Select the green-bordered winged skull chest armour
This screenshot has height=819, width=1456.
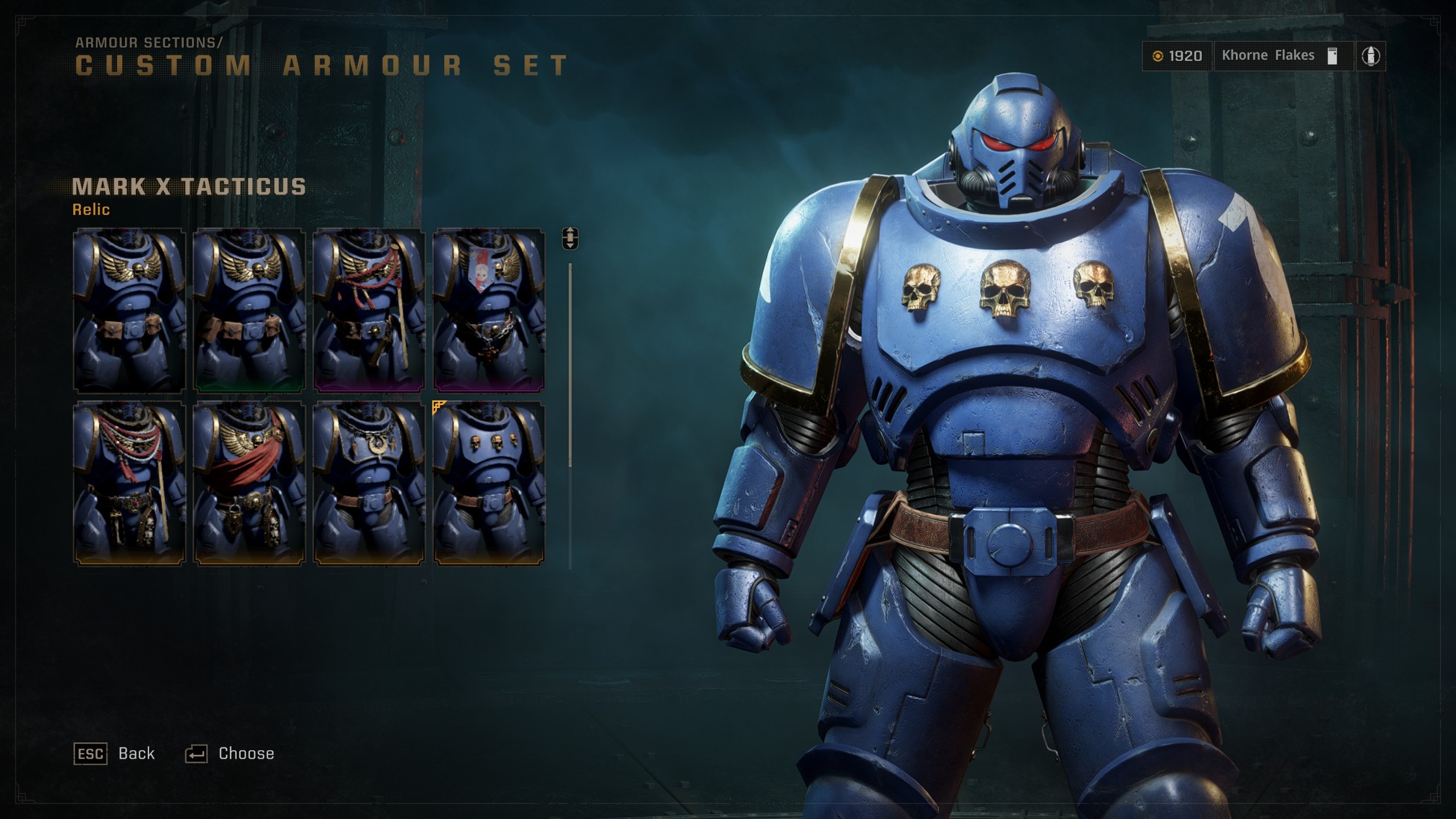(x=249, y=310)
